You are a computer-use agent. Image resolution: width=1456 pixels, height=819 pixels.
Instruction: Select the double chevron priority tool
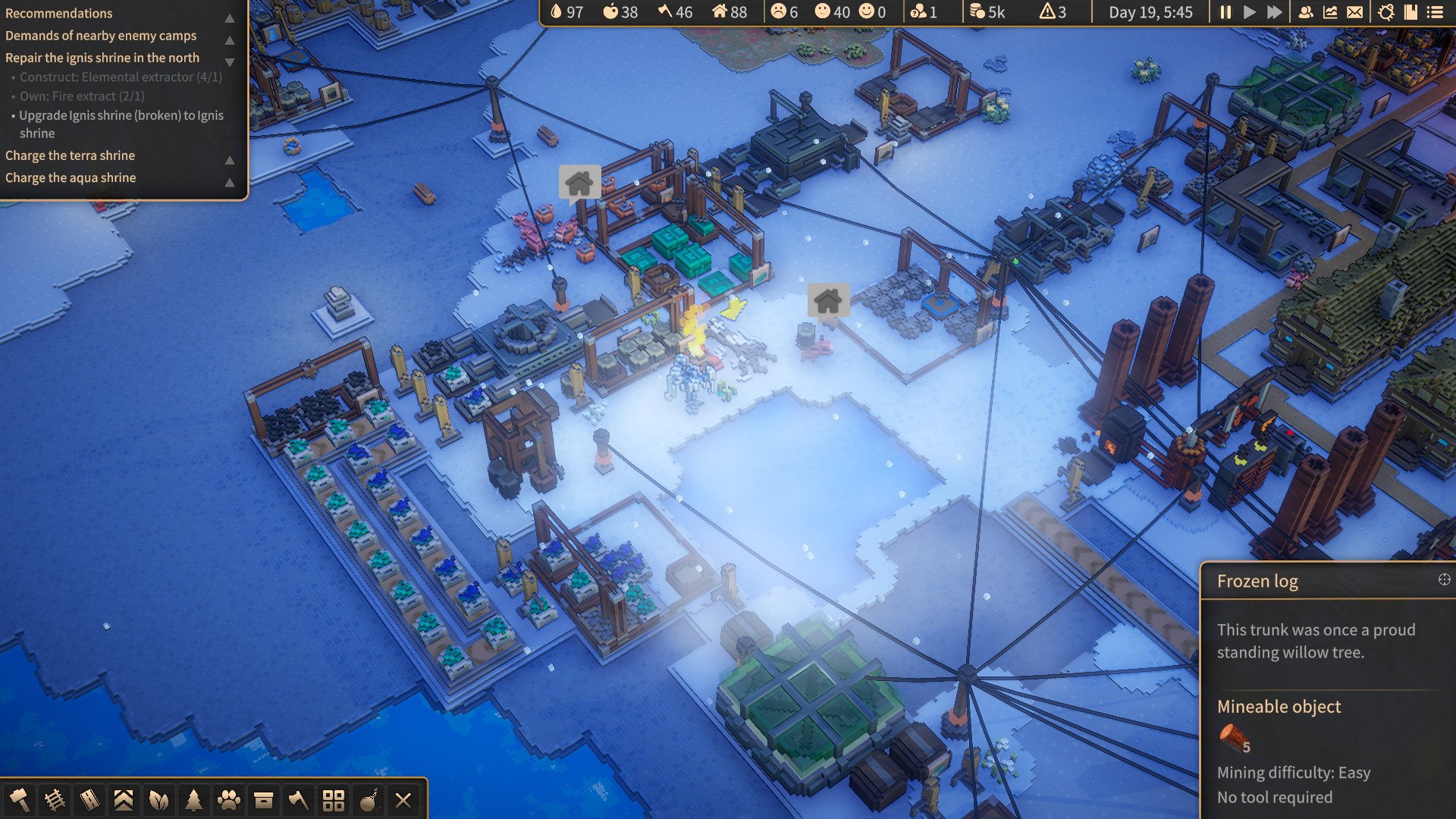click(124, 800)
